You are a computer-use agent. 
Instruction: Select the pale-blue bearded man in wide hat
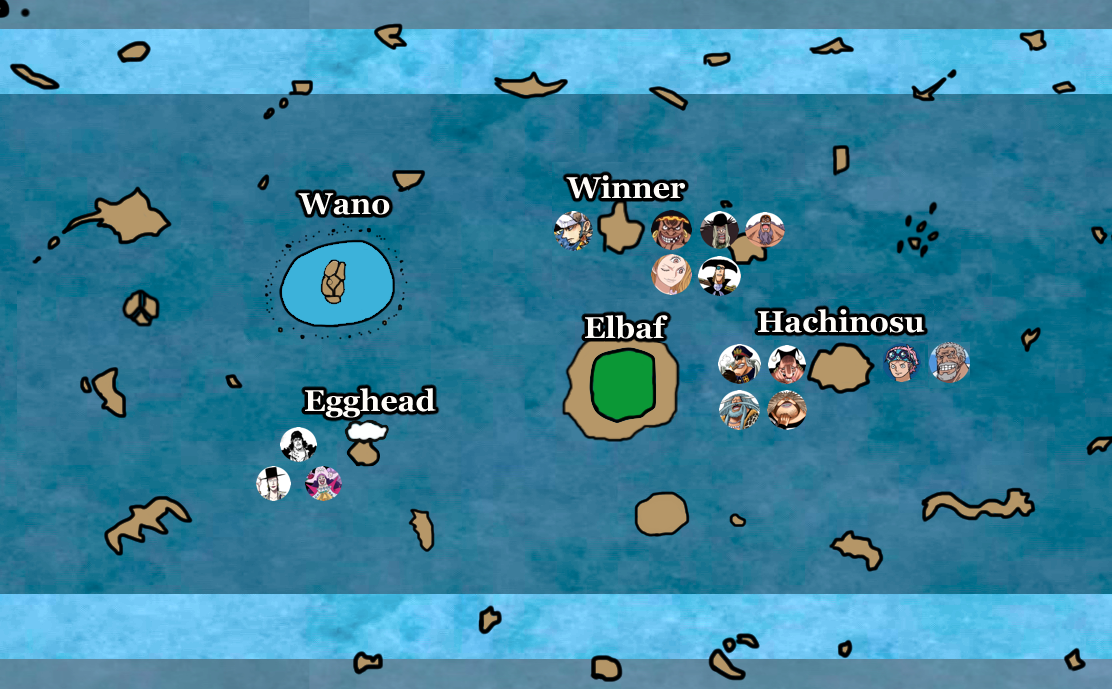[x=739, y=409]
